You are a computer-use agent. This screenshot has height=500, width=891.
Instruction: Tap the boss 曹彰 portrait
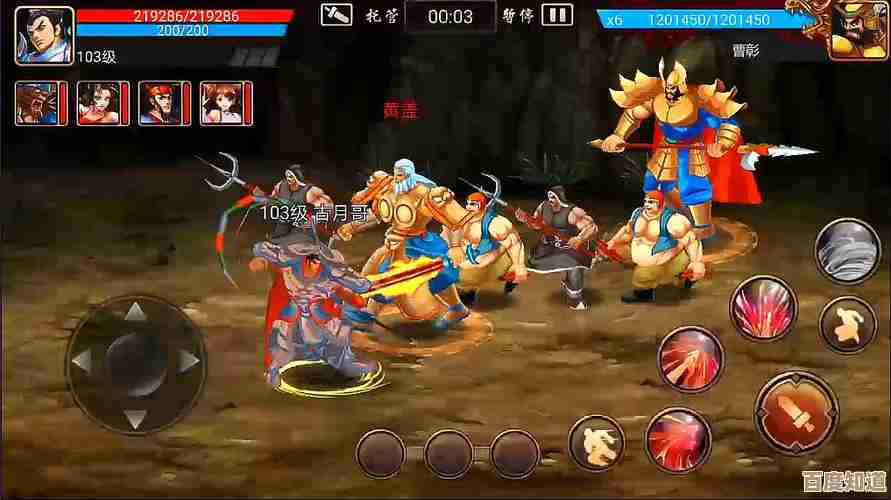click(857, 30)
